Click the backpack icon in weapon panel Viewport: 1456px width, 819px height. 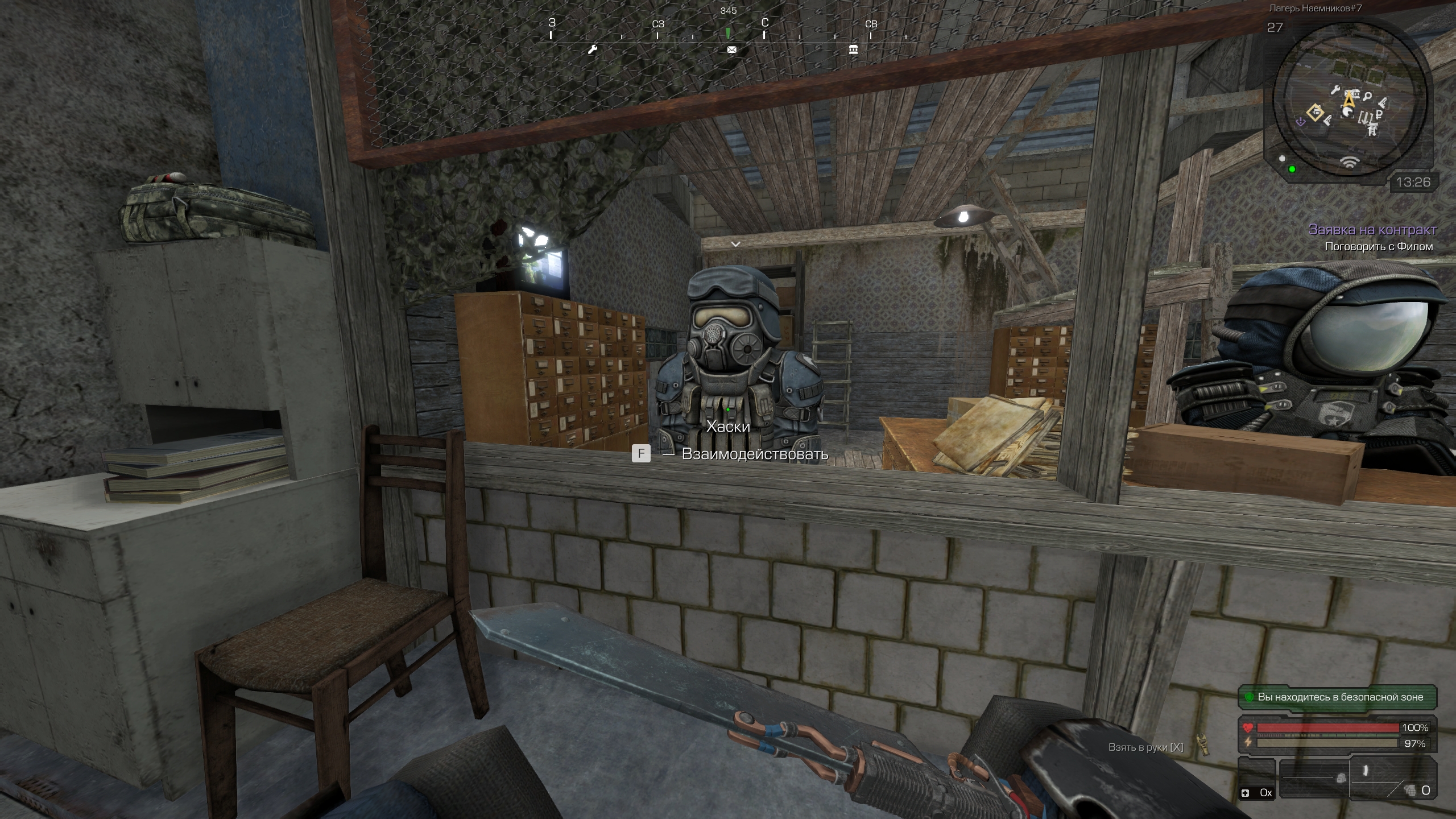click(x=1341, y=778)
